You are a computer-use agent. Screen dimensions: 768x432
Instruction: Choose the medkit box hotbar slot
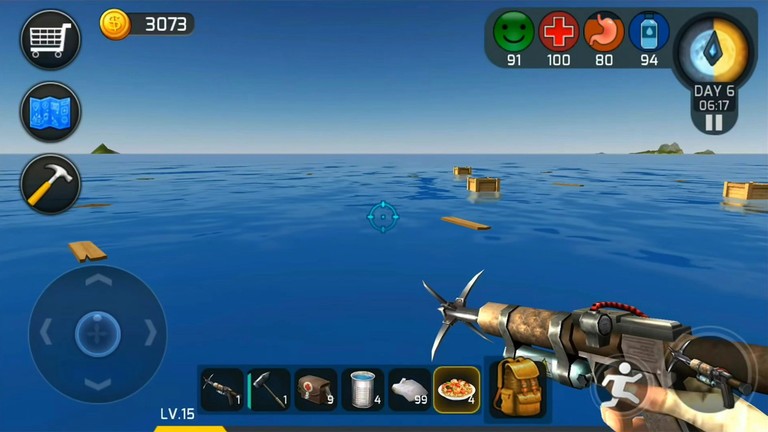click(316, 390)
